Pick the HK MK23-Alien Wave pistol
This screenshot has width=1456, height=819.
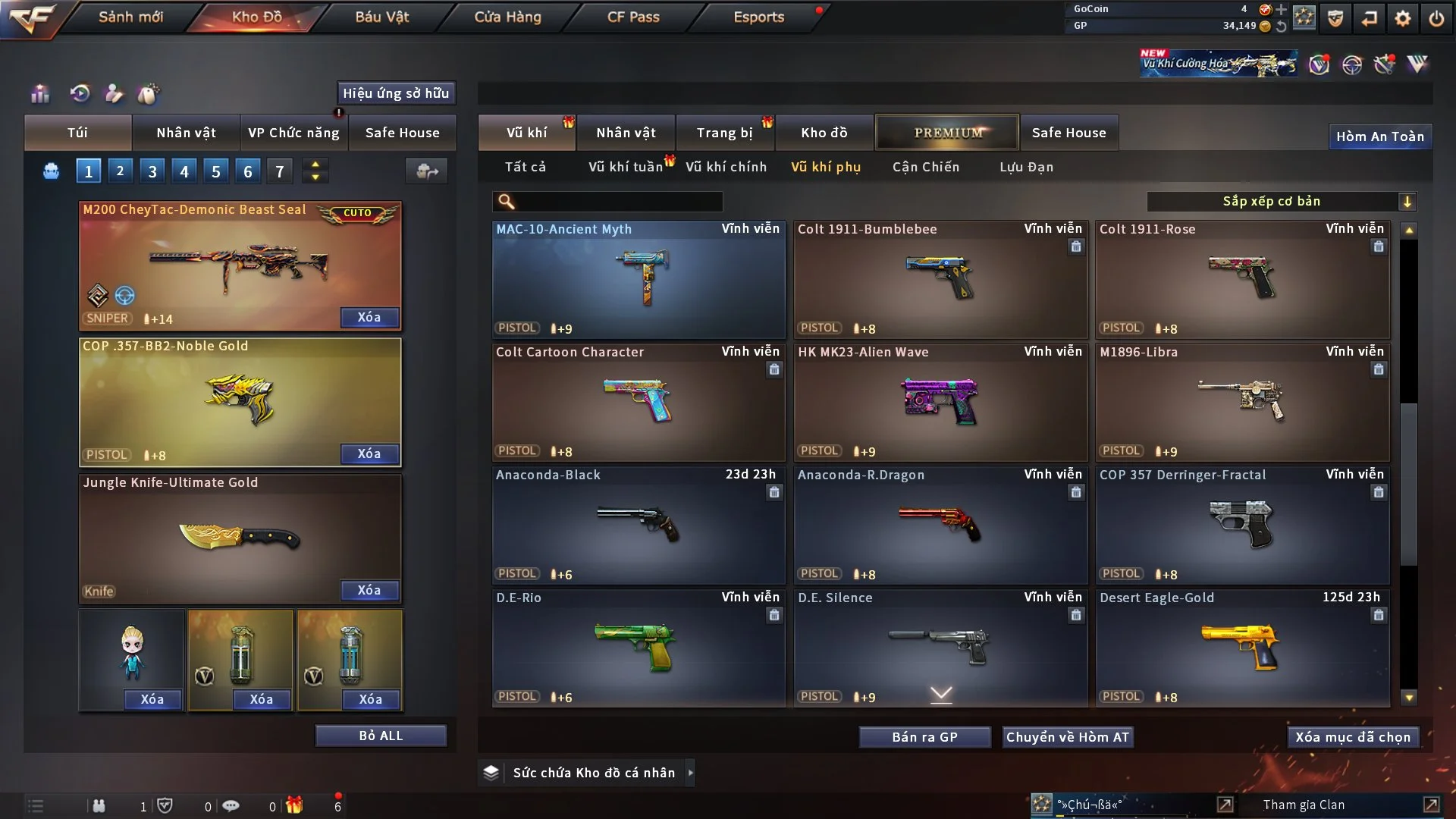click(x=940, y=402)
